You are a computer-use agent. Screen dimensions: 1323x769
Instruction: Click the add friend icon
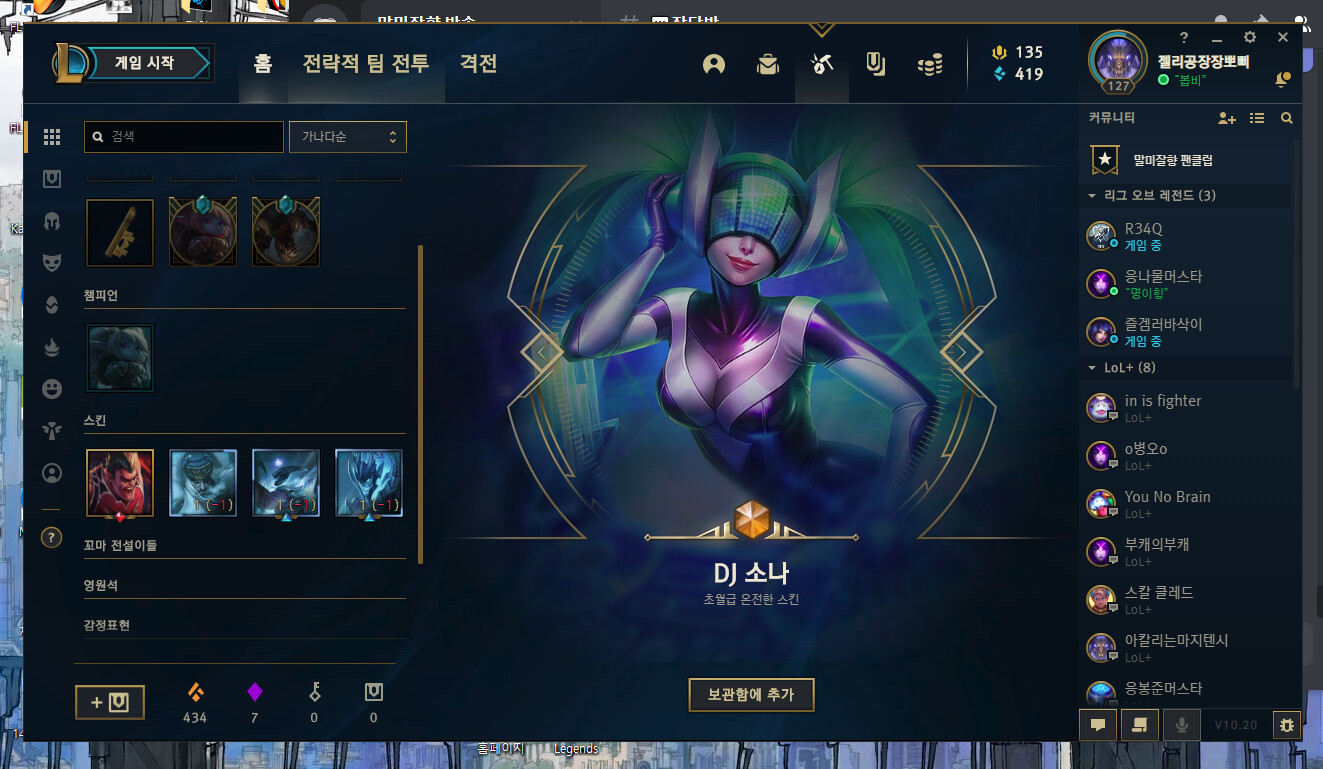point(1227,118)
